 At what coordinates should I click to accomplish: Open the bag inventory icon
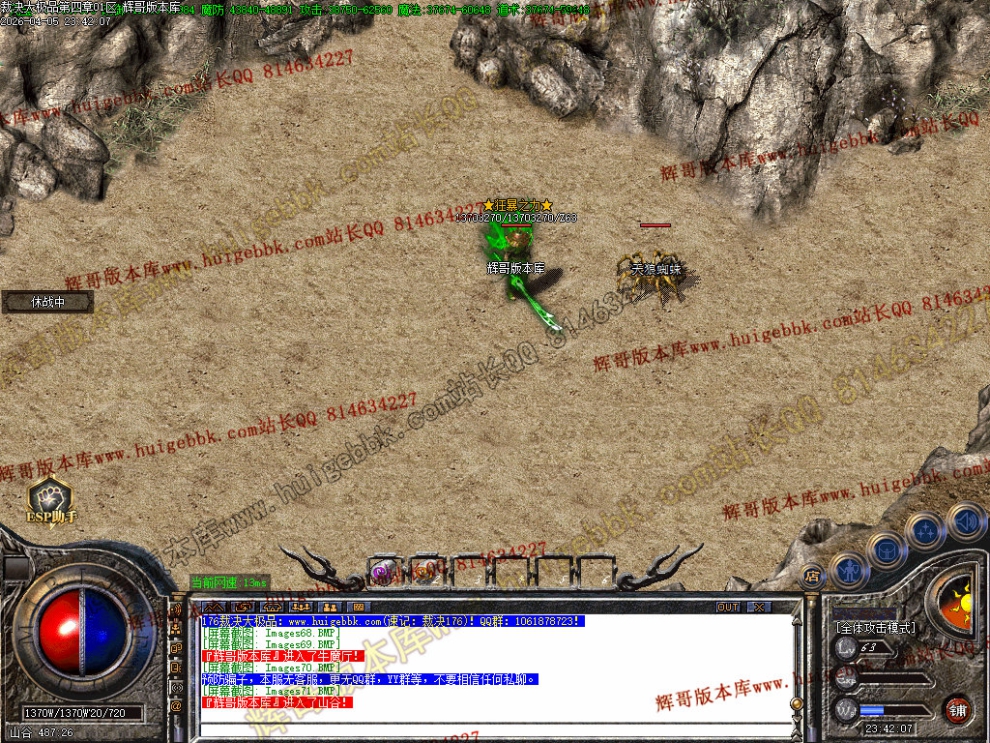[886, 548]
